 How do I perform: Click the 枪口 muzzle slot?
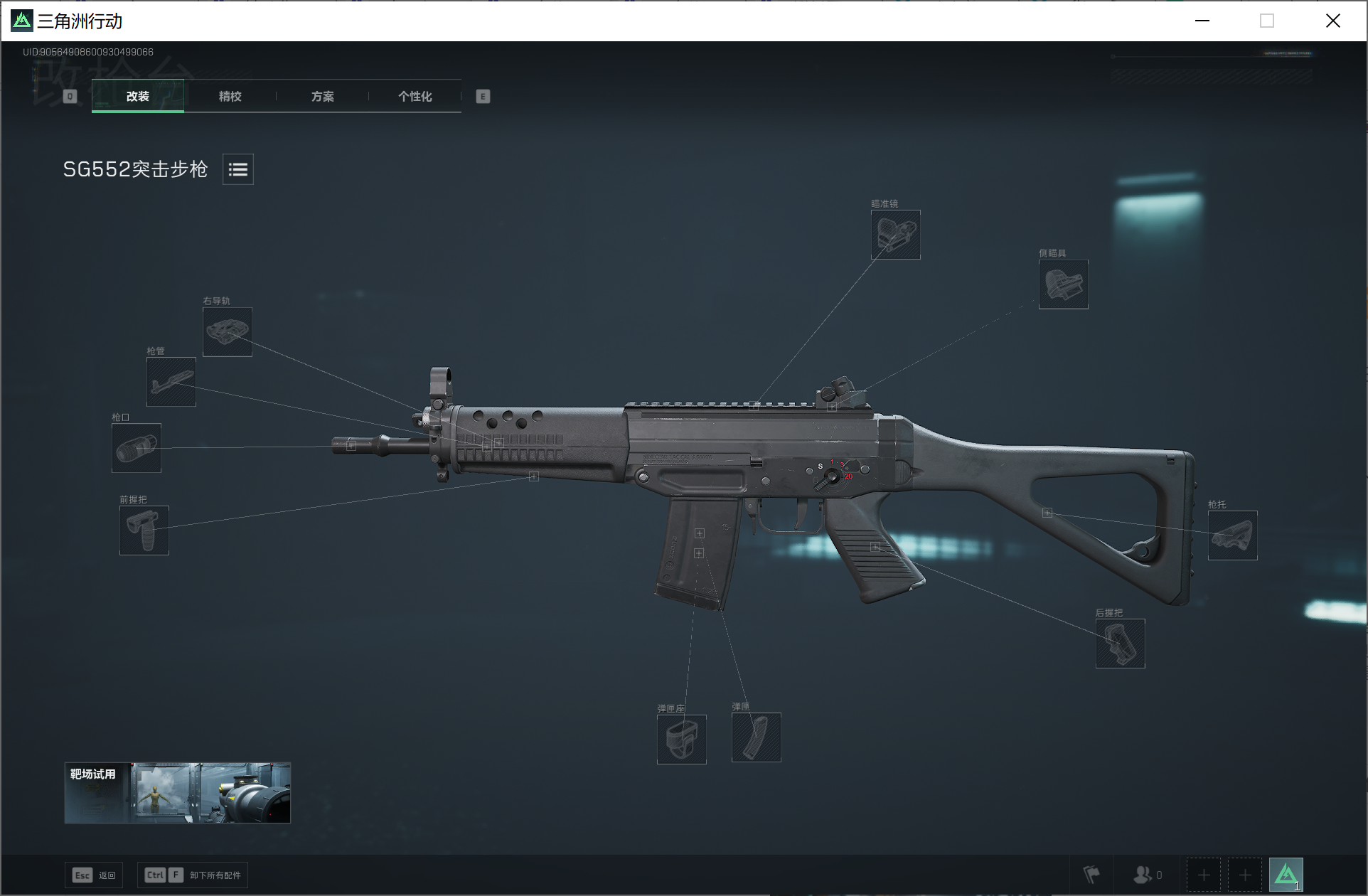137,448
